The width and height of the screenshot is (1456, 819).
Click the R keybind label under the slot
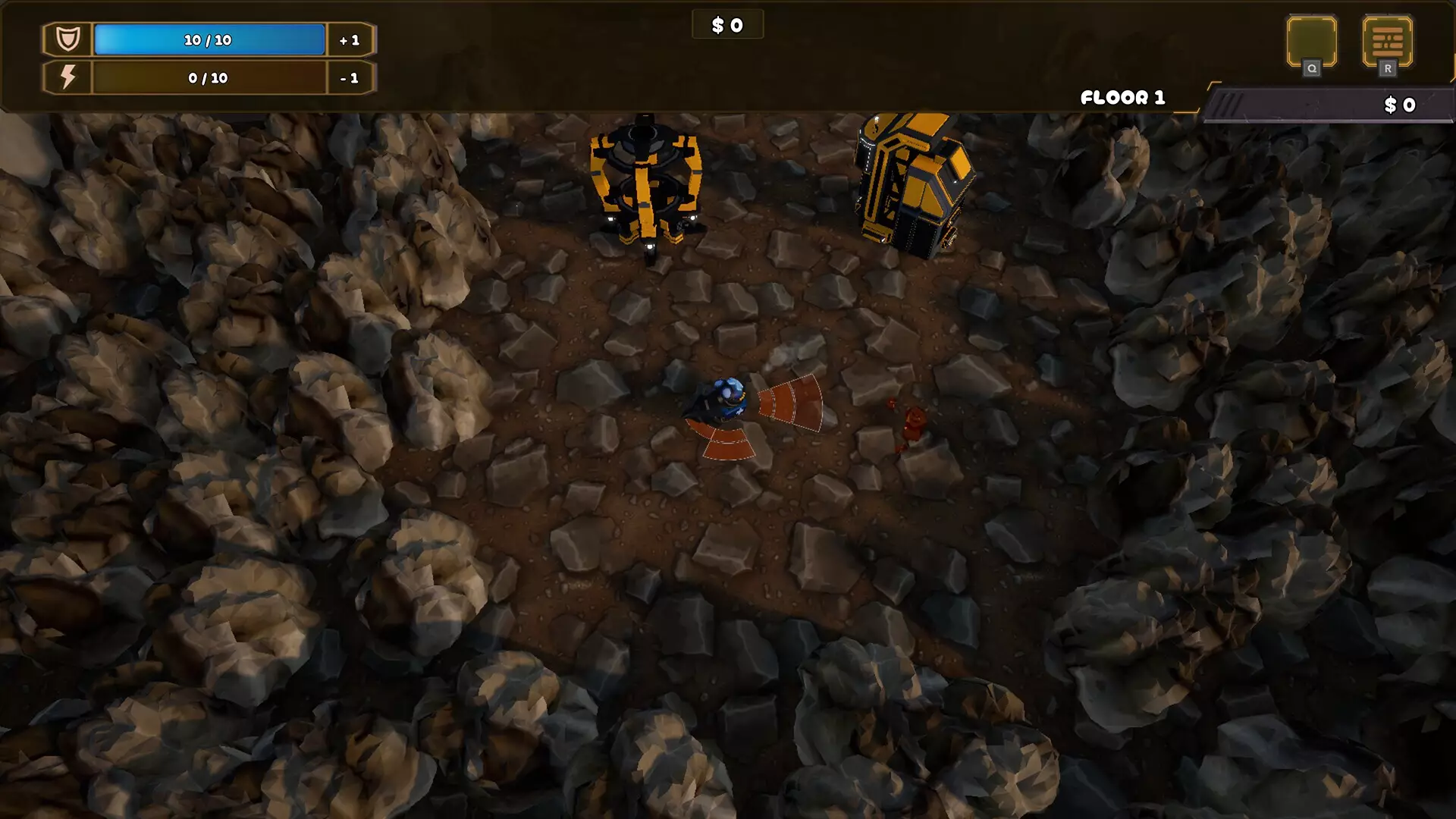click(x=1389, y=67)
